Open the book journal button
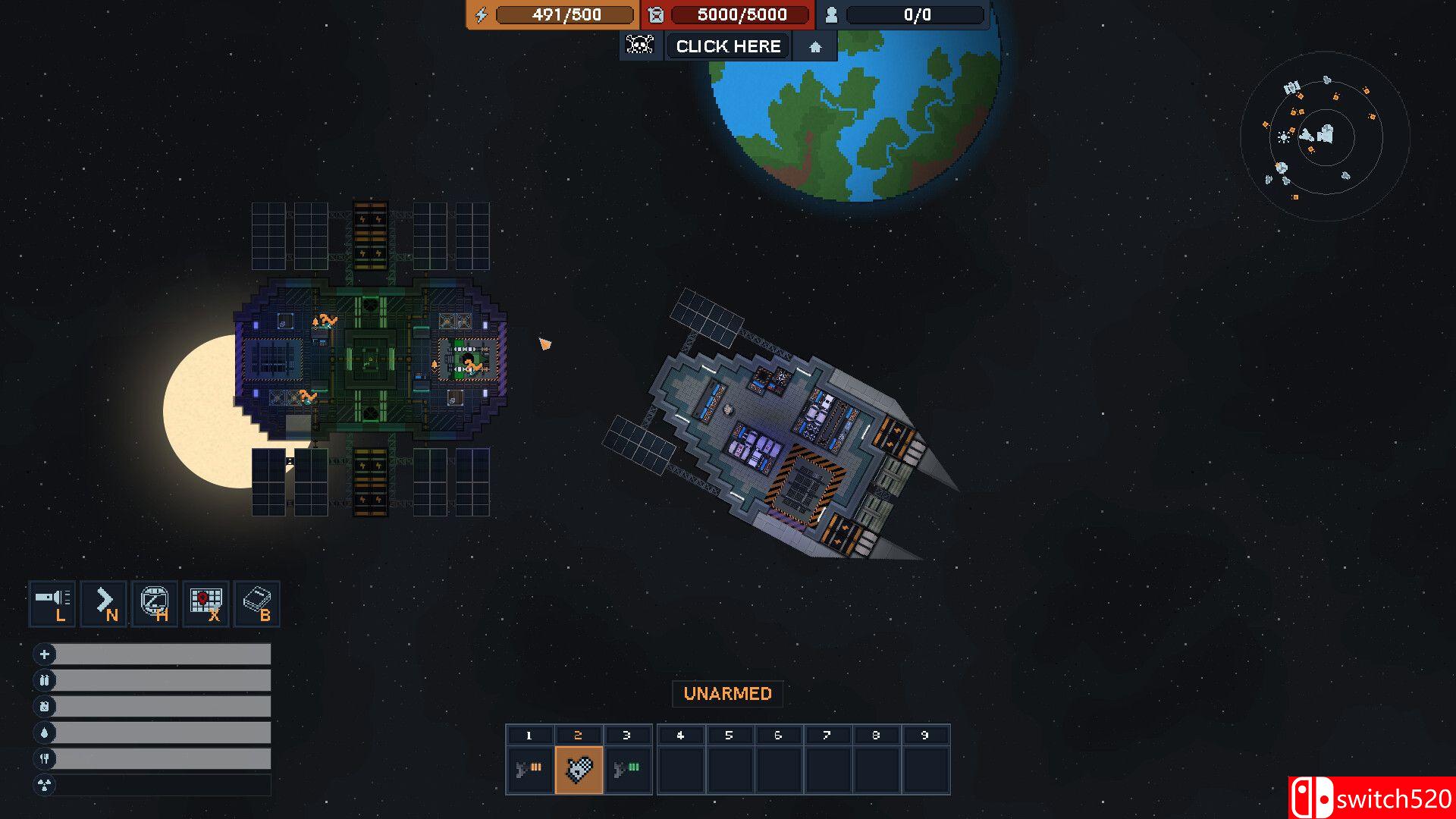The image size is (1456, 819). 258,604
